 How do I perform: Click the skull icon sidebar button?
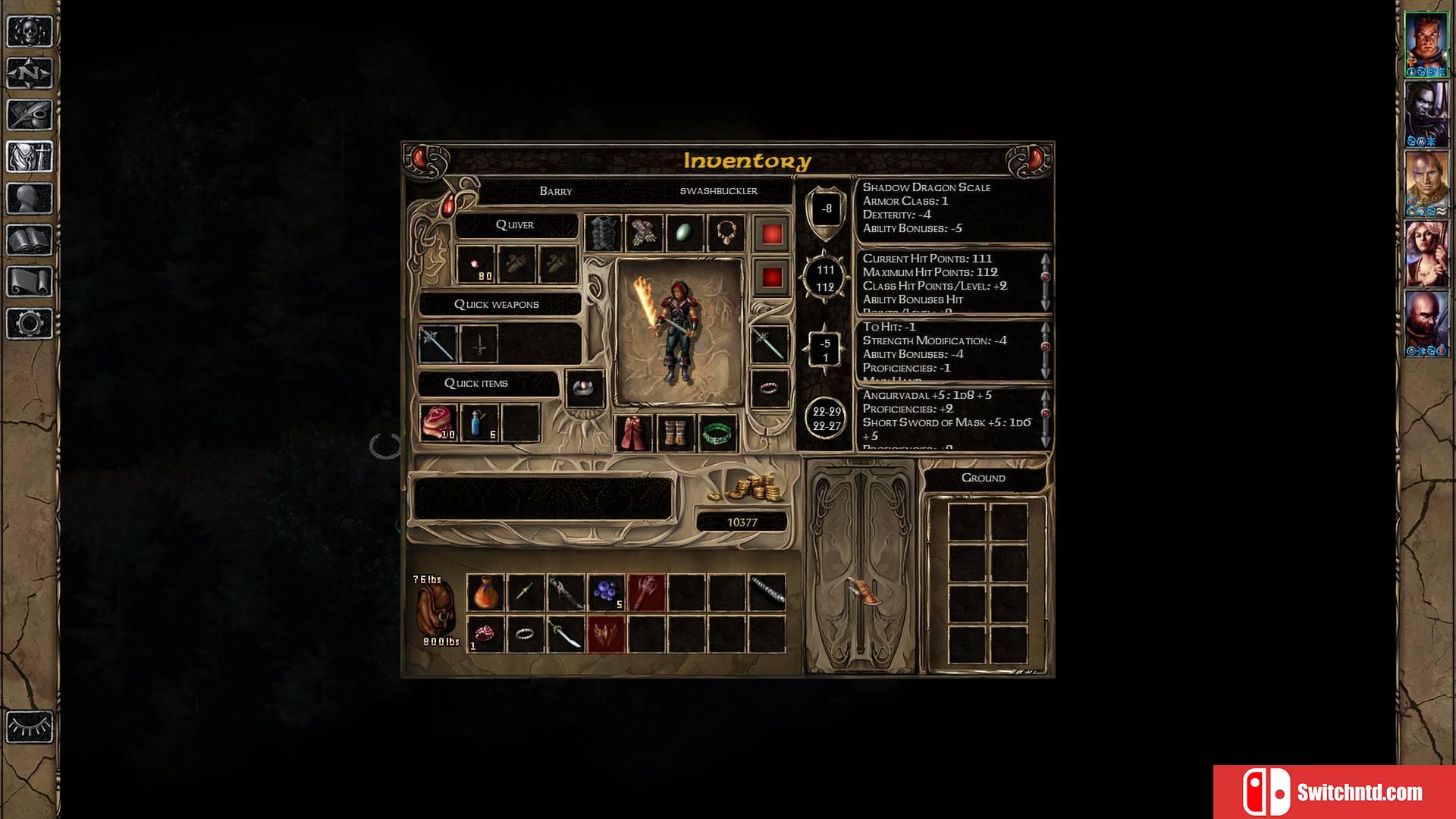30,32
